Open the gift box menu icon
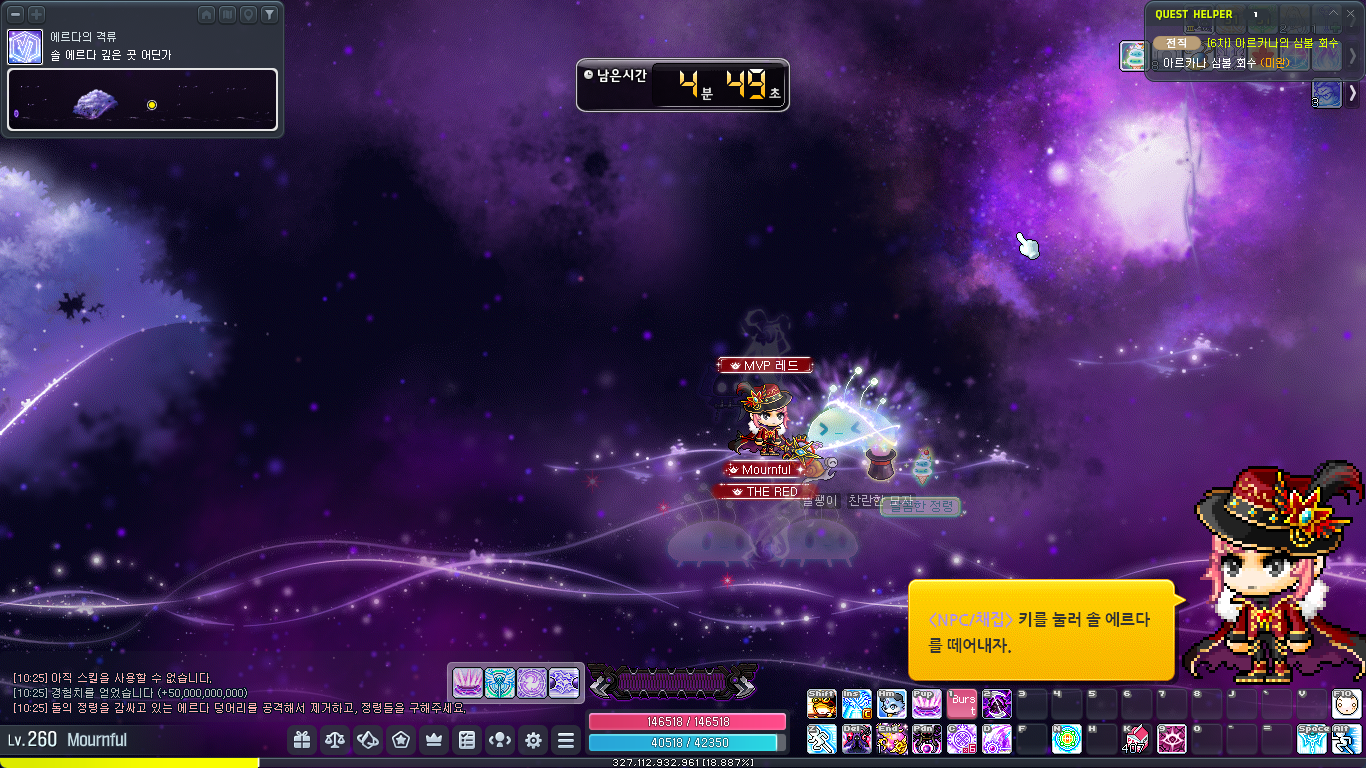Viewport: 1366px width, 768px height. point(302,741)
